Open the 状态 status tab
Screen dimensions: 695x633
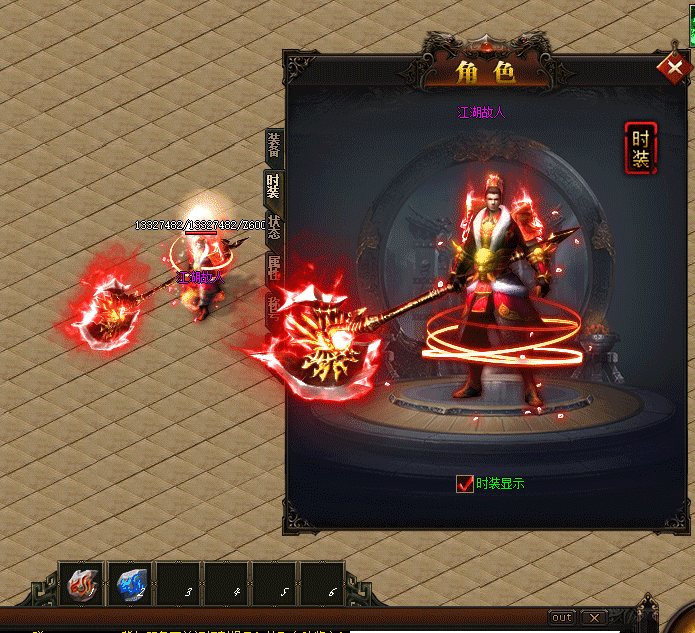click(x=274, y=226)
